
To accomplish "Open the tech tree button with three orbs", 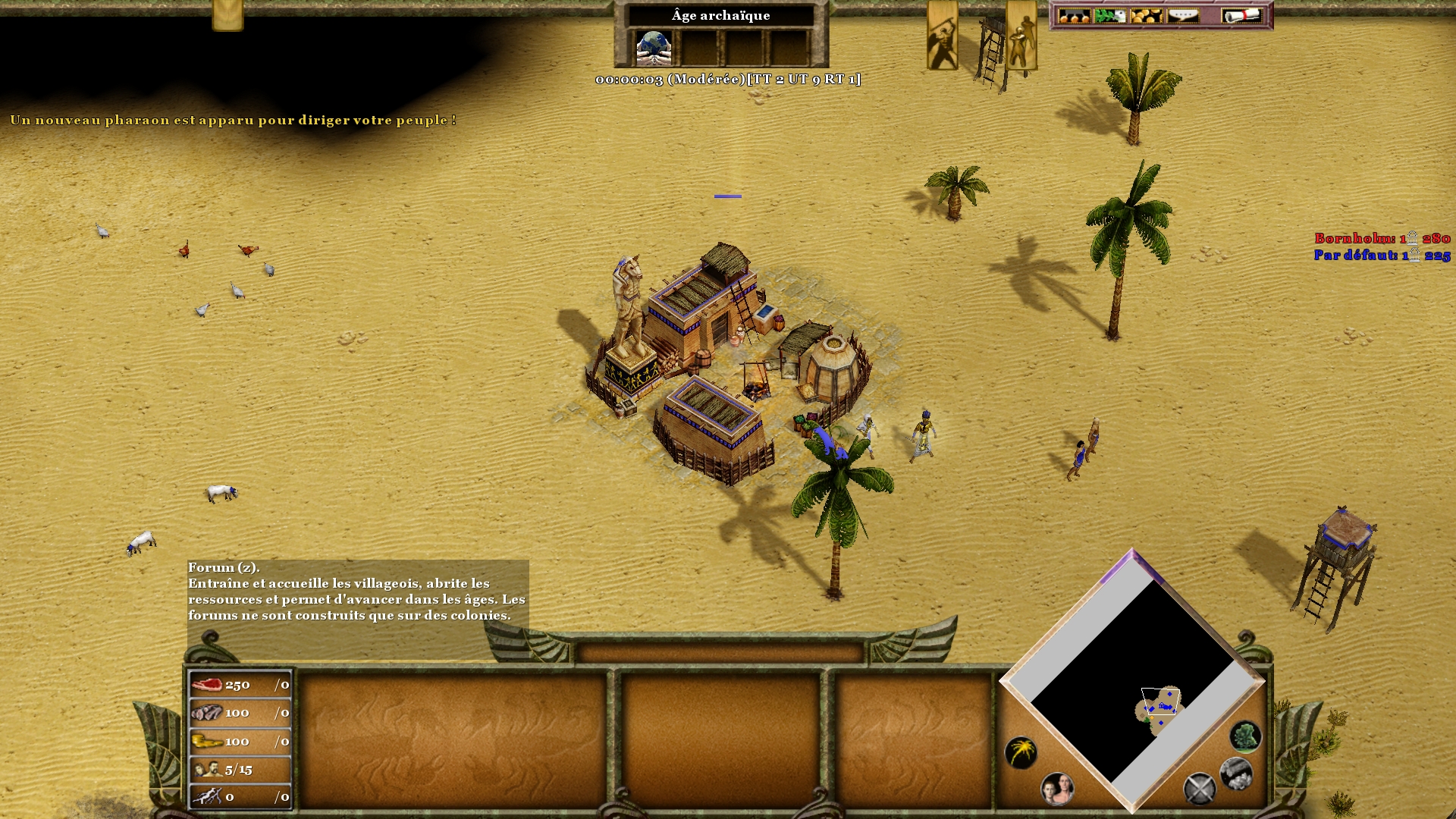I will [1074, 16].
